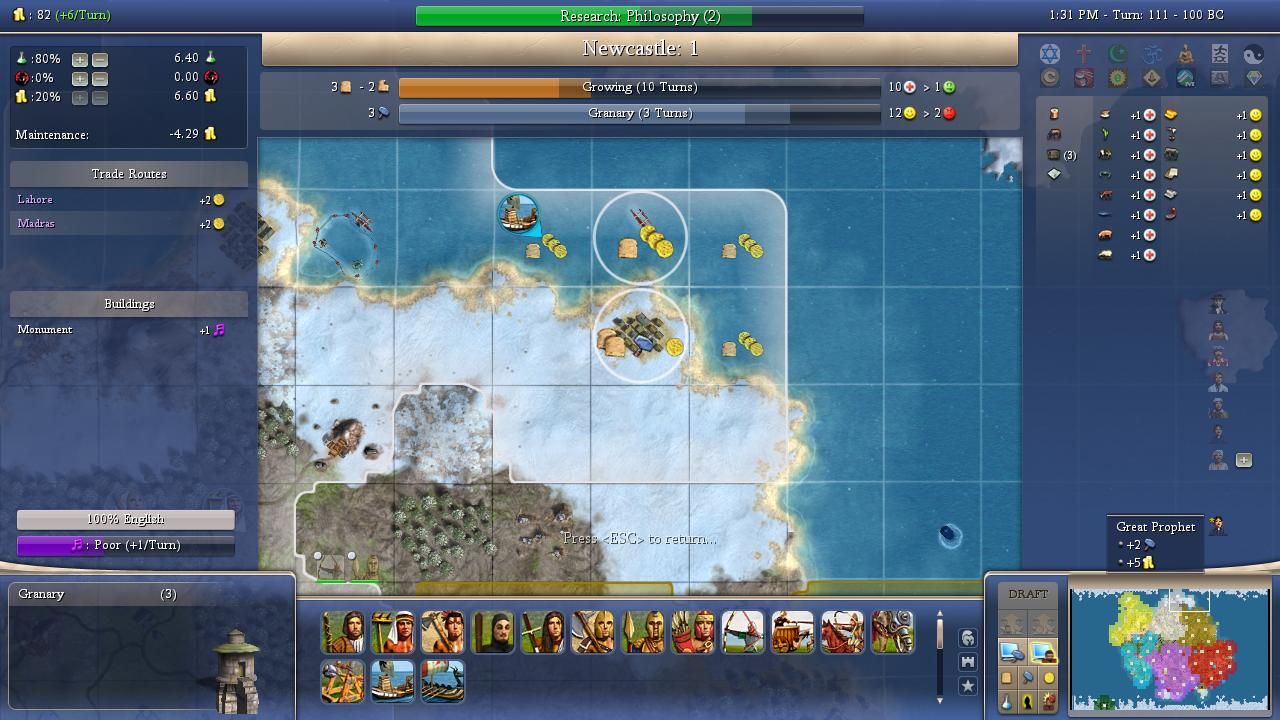
Task: Emphasize food with the bread button
Action: click(1007, 679)
